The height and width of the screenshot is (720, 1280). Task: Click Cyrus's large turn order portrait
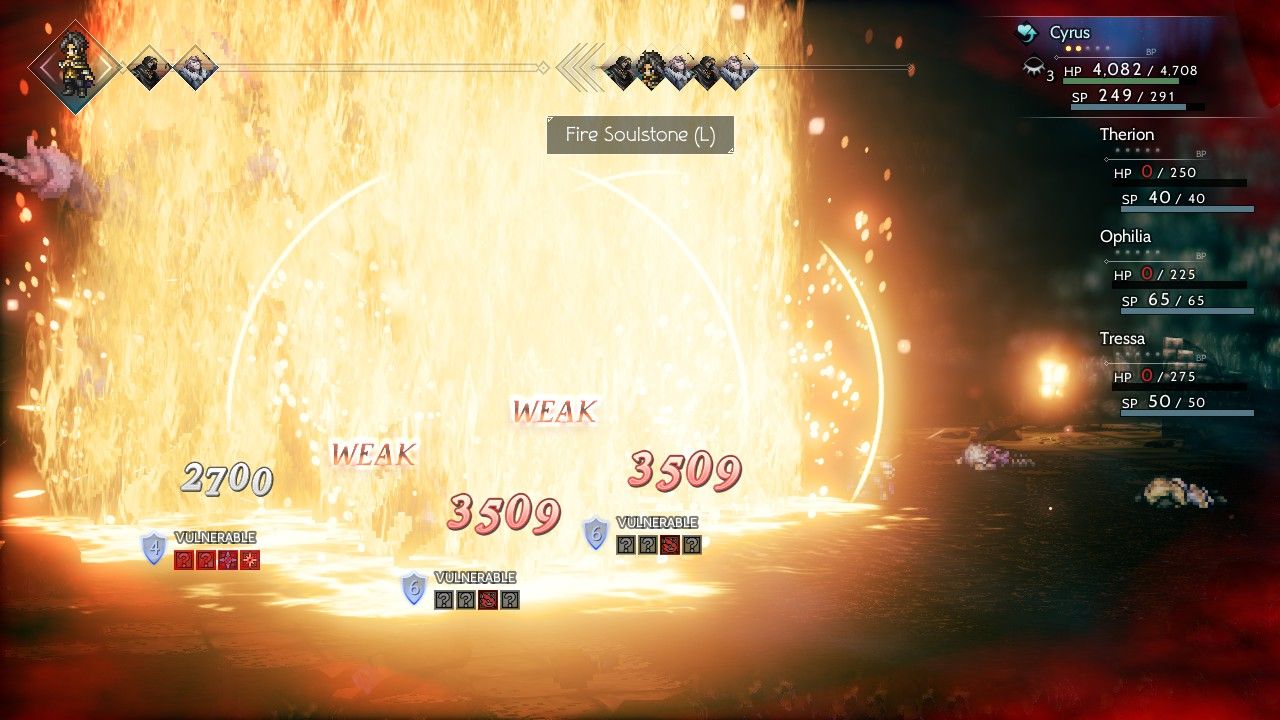click(76, 65)
